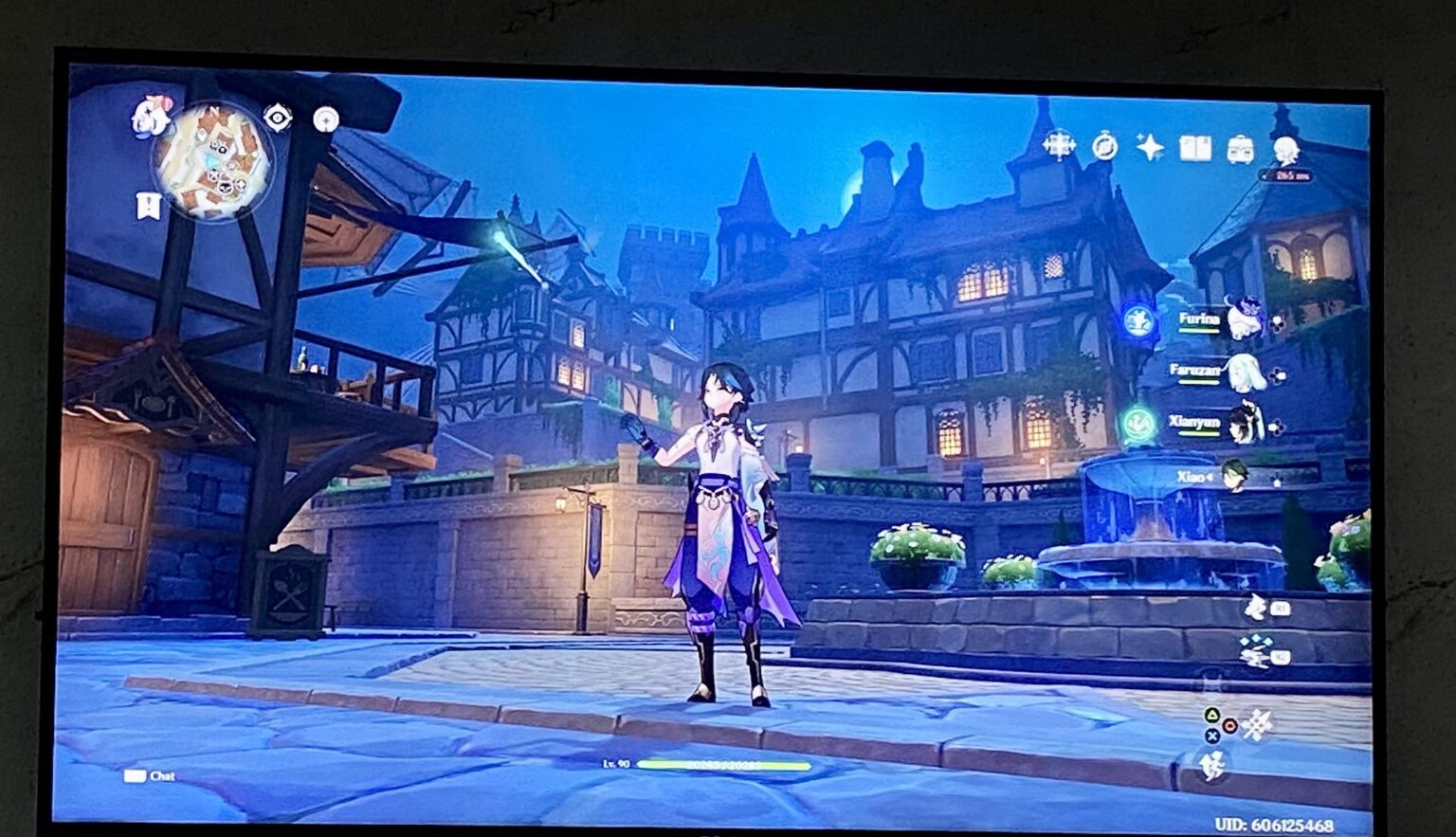The image size is (1456, 837).
Task: Toggle the eye tracking icon next to the minimap
Action: coord(276,118)
